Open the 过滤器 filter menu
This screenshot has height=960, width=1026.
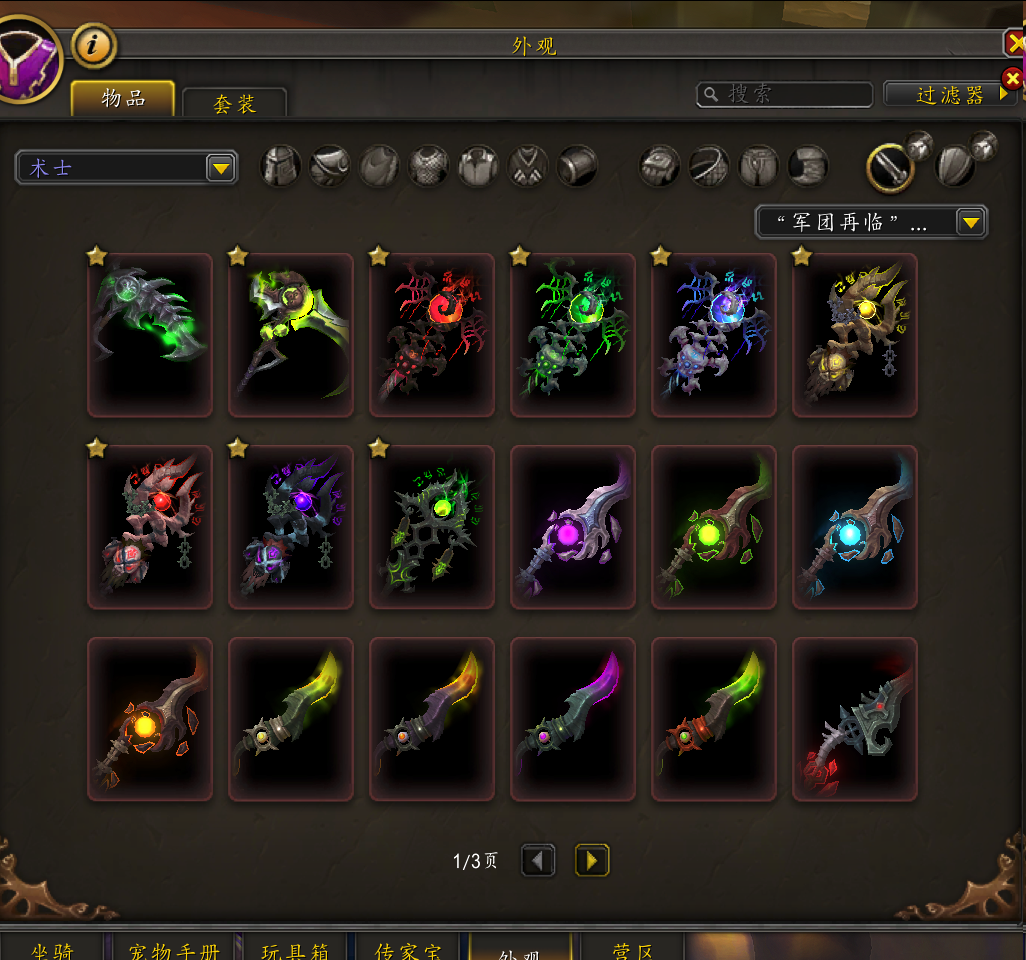tap(950, 94)
